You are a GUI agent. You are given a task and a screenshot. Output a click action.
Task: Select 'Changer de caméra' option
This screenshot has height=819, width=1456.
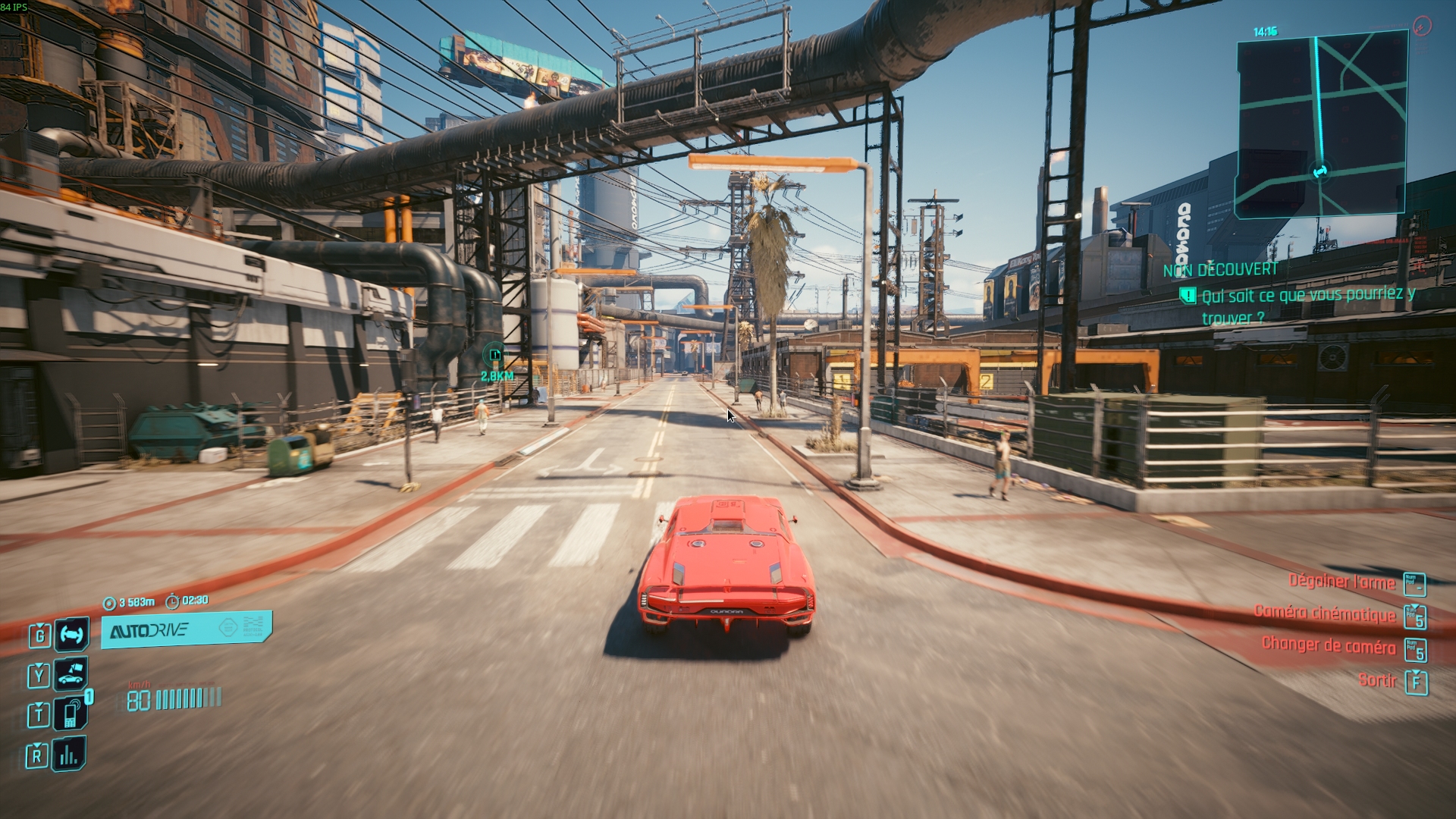[x=1329, y=645]
